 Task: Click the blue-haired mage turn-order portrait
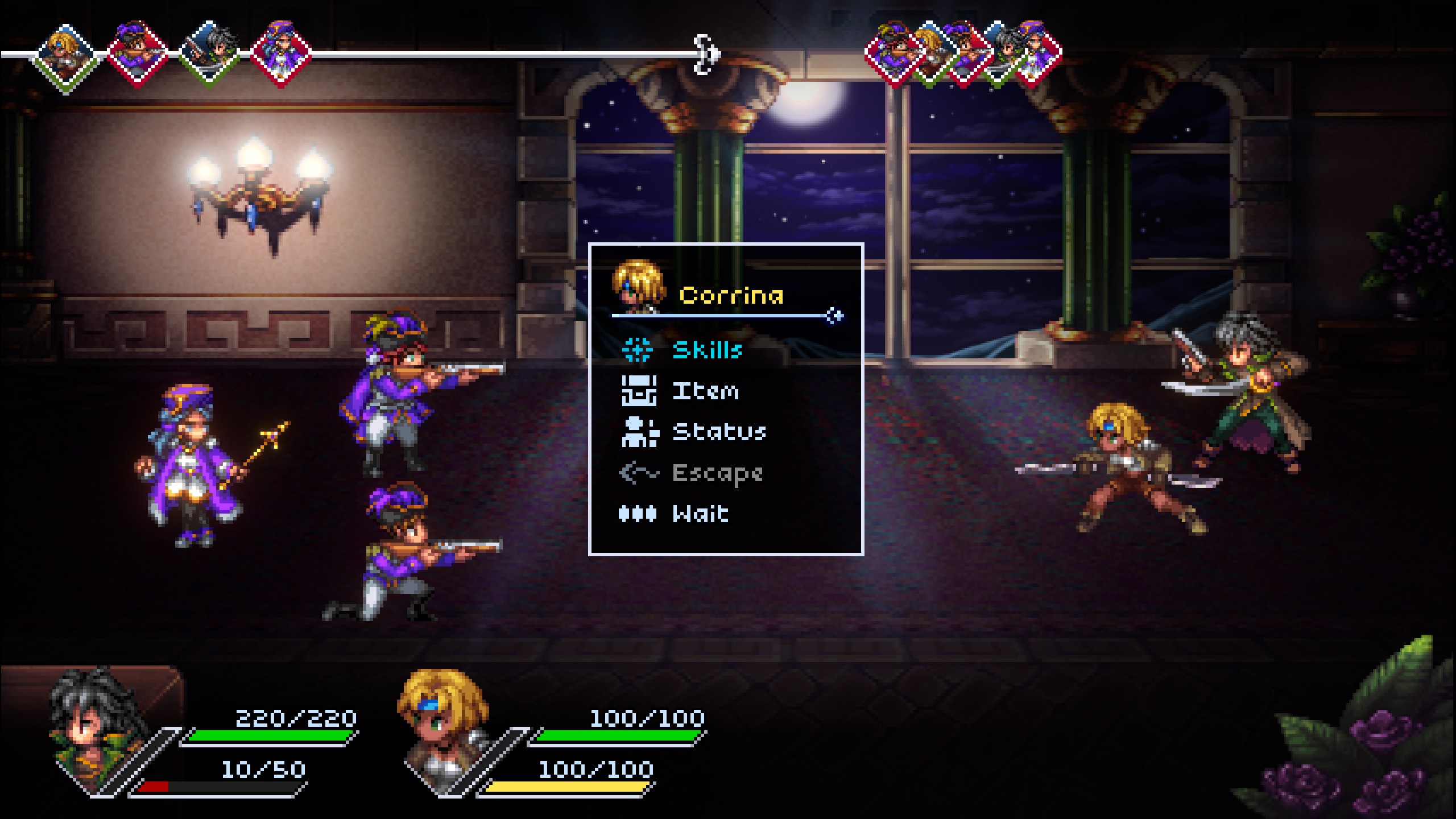[x=281, y=55]
